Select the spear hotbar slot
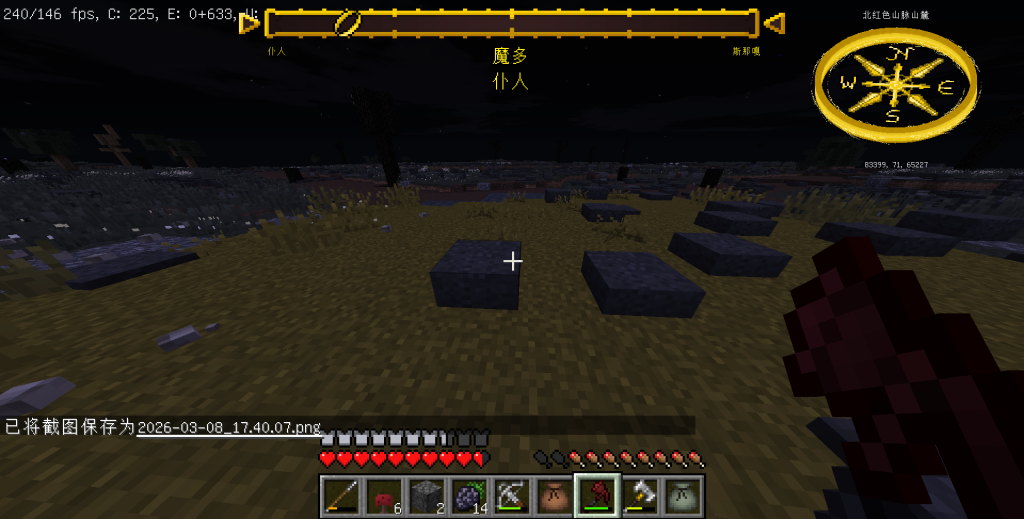1024x519 pixels. (x=339, y=495)
